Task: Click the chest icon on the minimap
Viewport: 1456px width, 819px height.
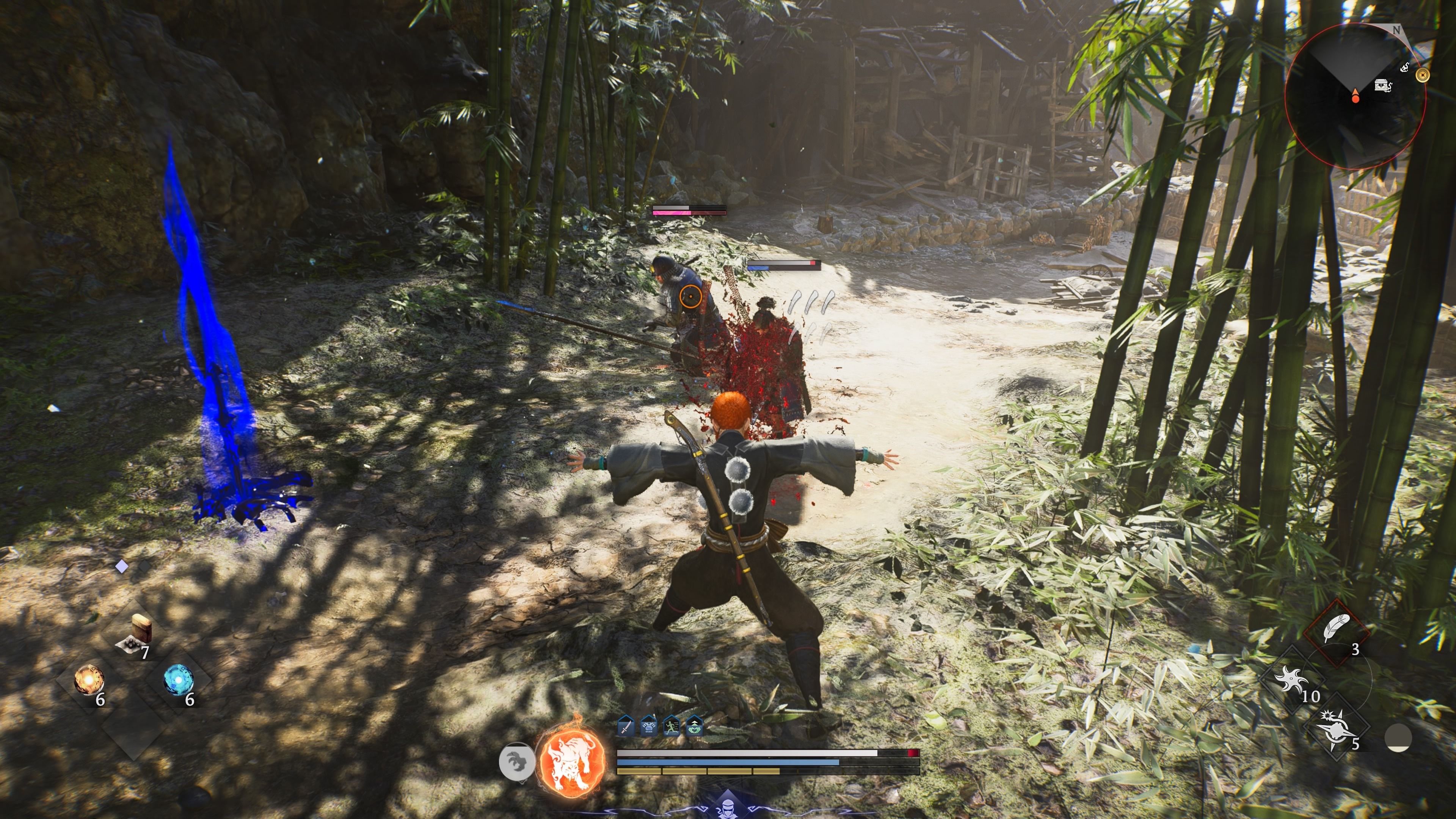Action: pos(1381,85)
